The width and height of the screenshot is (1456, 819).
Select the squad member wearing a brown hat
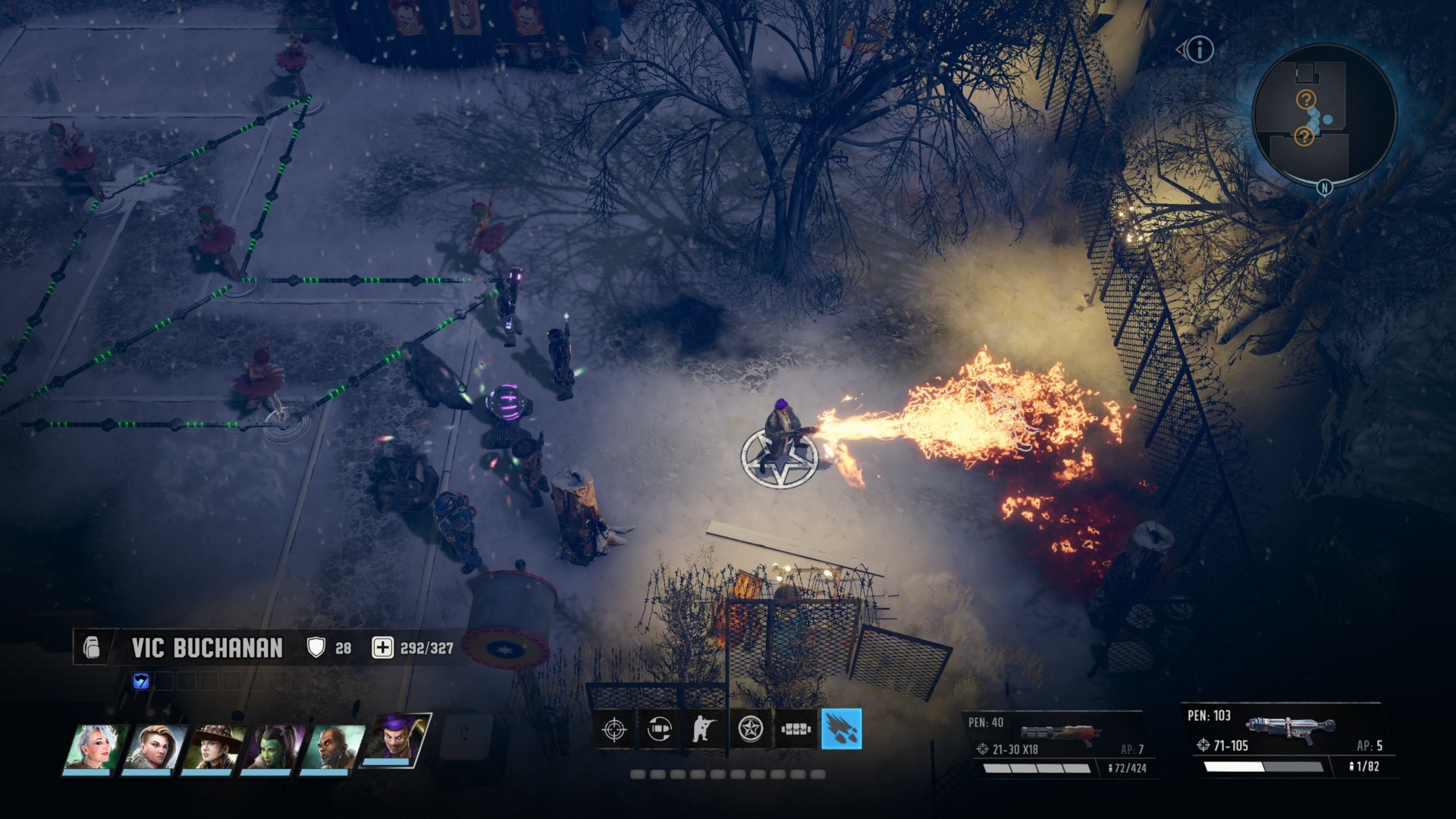pos(214,747)
